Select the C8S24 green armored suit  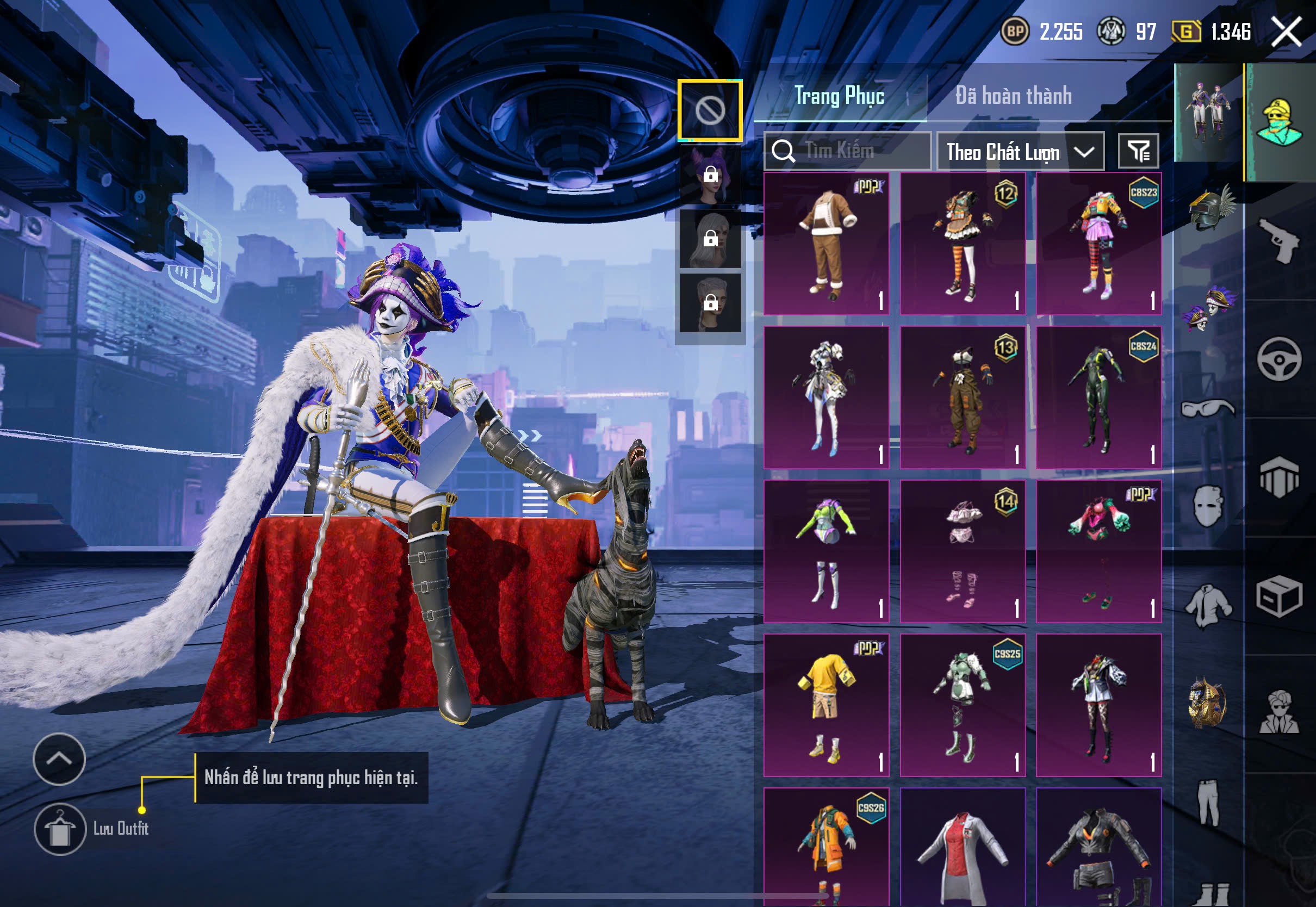(1098, 397)
